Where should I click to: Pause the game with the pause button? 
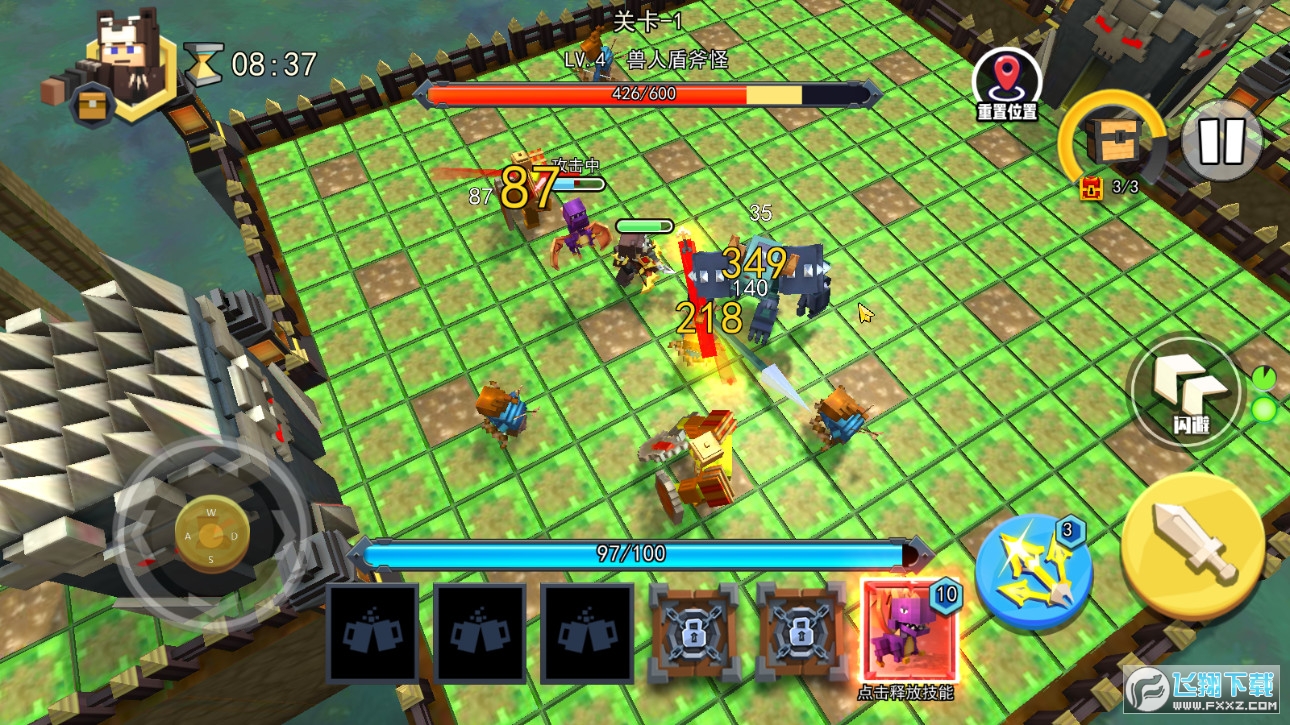(1221, 141)
